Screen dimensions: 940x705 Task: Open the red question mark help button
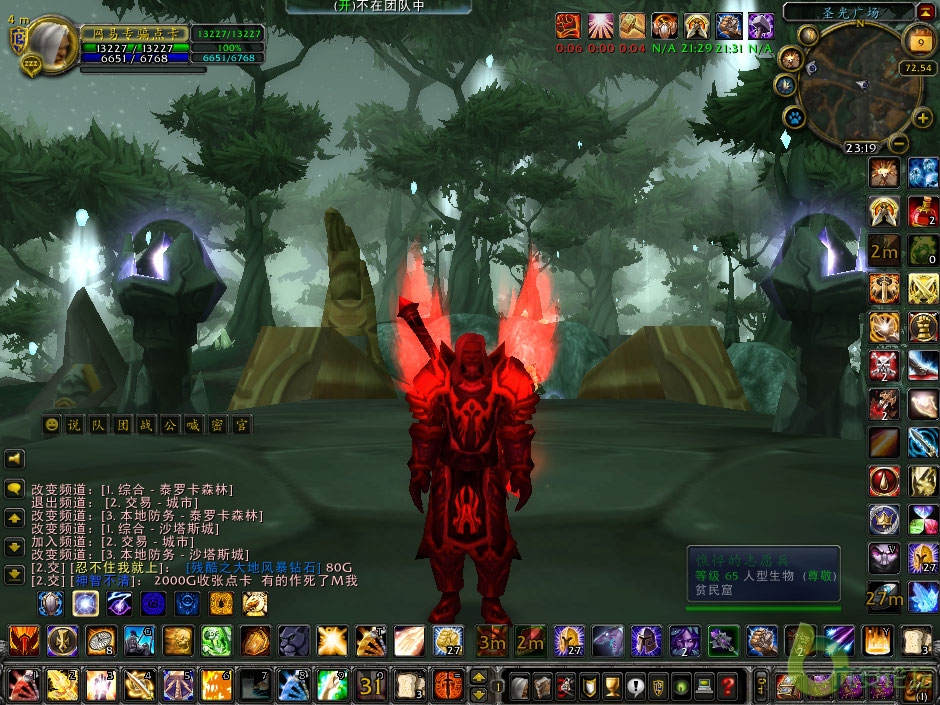[728, 686]
